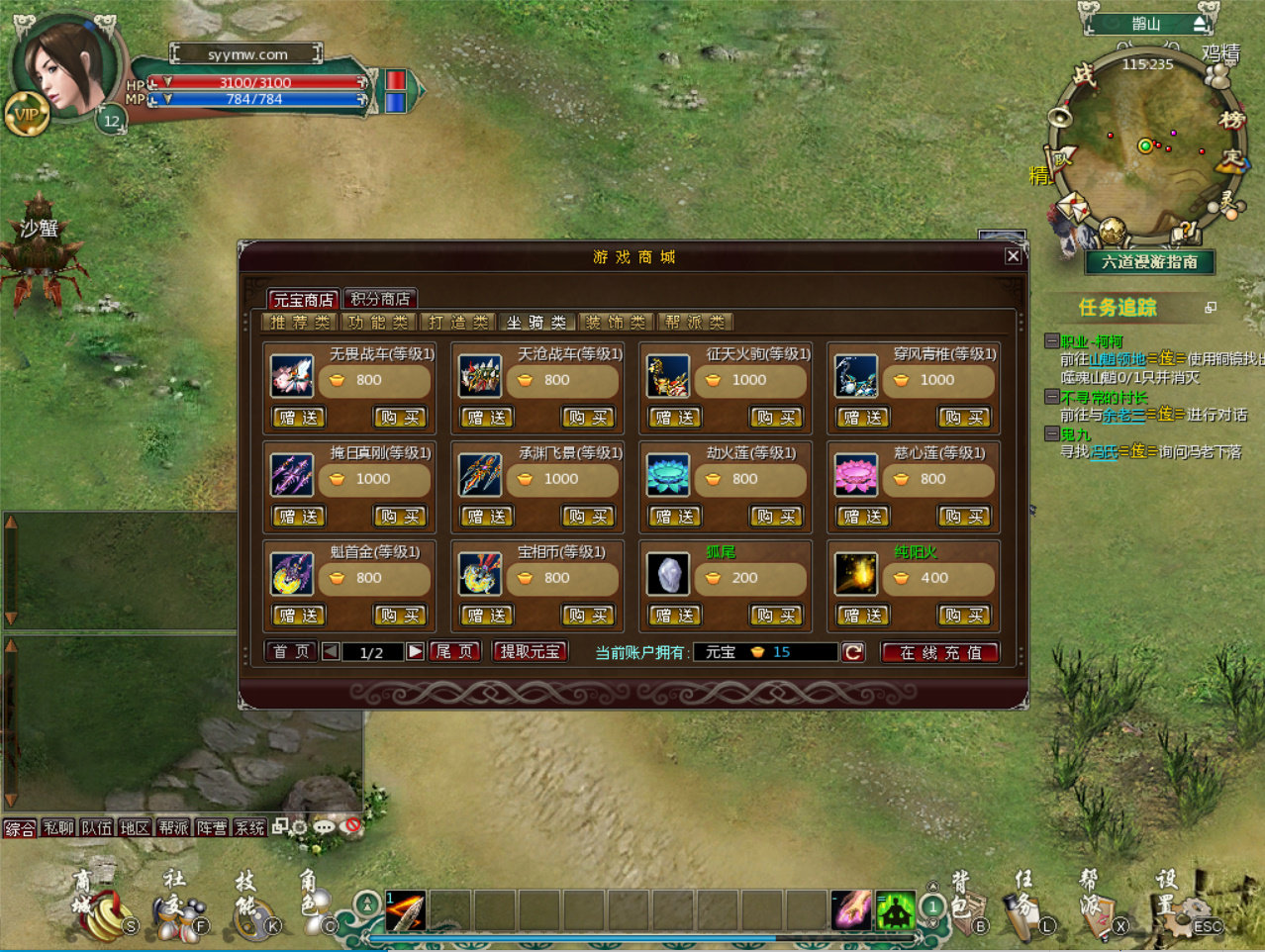Open the 功能类 category tab
This screenshot has height=952, width=1265.
[378, 323]
